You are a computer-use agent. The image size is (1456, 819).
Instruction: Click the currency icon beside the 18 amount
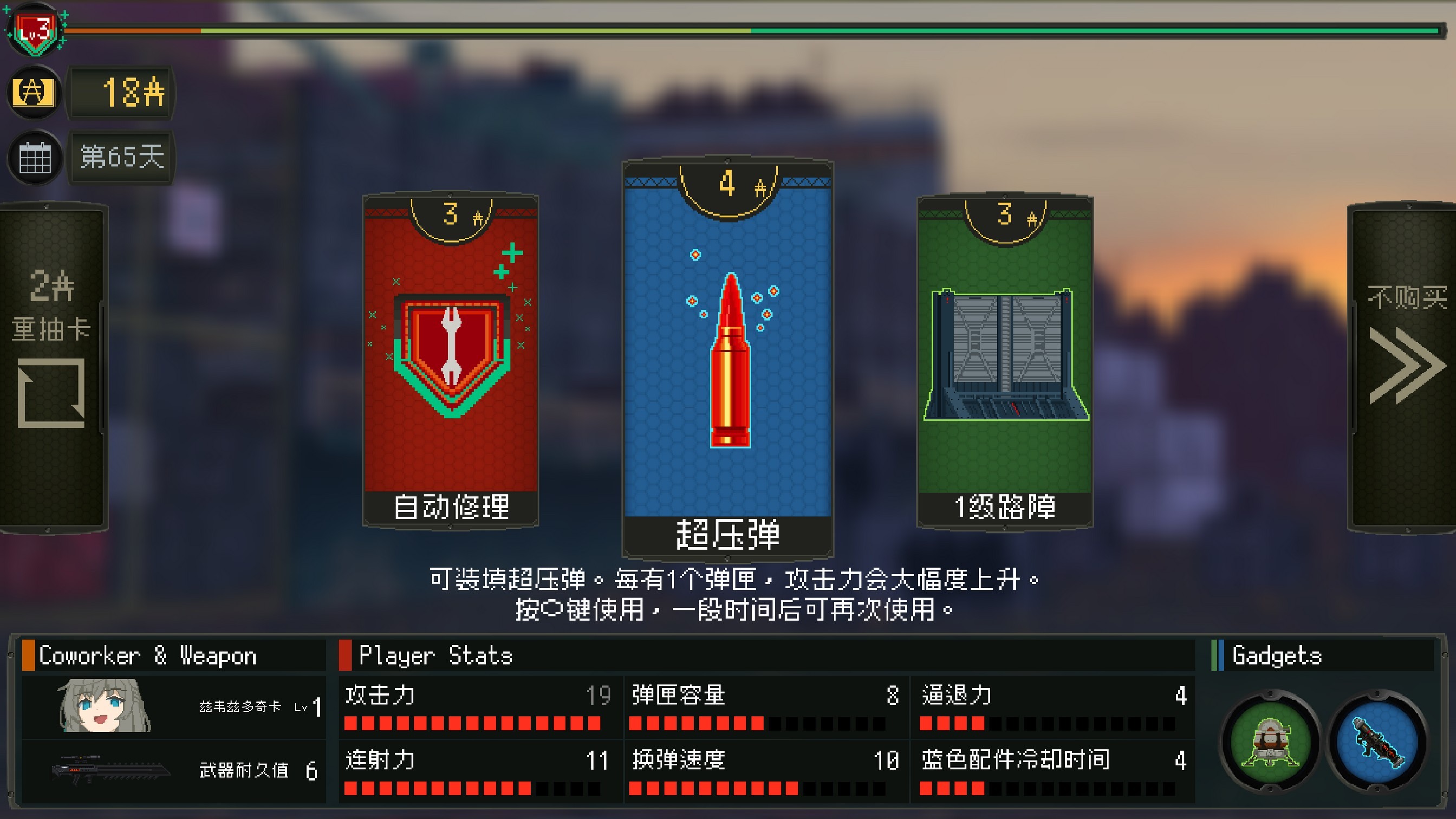(33, 94)
